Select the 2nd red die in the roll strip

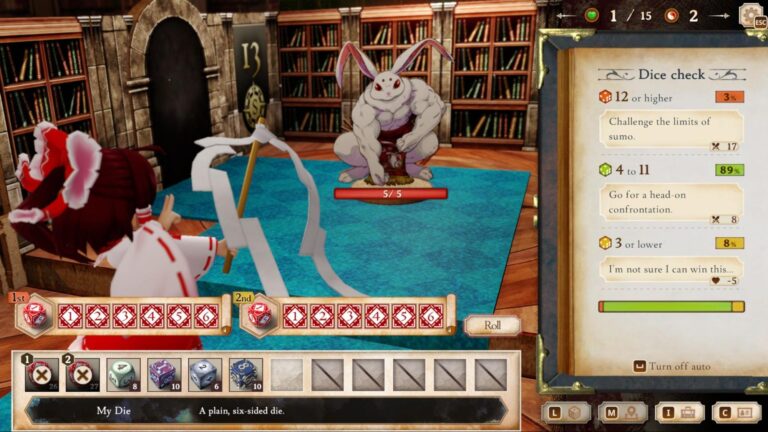pyautogui.click(x=258, y=315)
